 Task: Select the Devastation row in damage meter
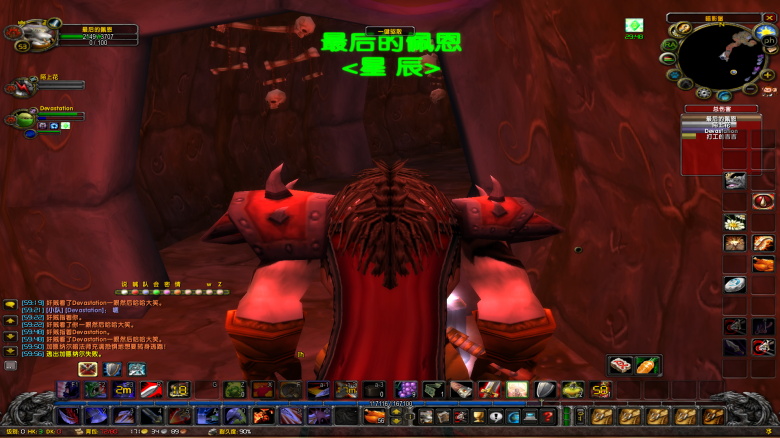[x=713, y=130]
